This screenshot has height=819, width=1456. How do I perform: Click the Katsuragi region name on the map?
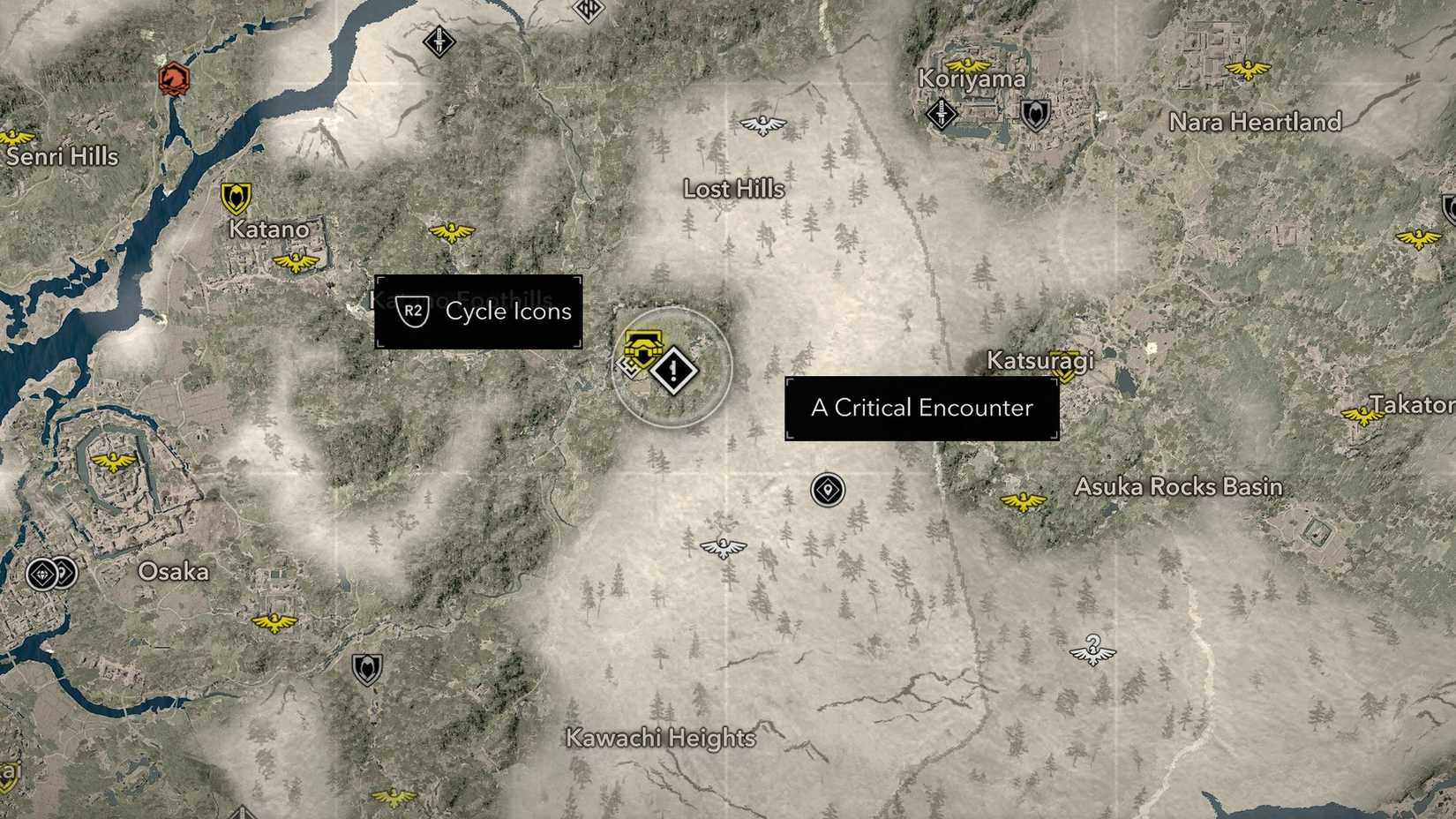(1040, 362)
